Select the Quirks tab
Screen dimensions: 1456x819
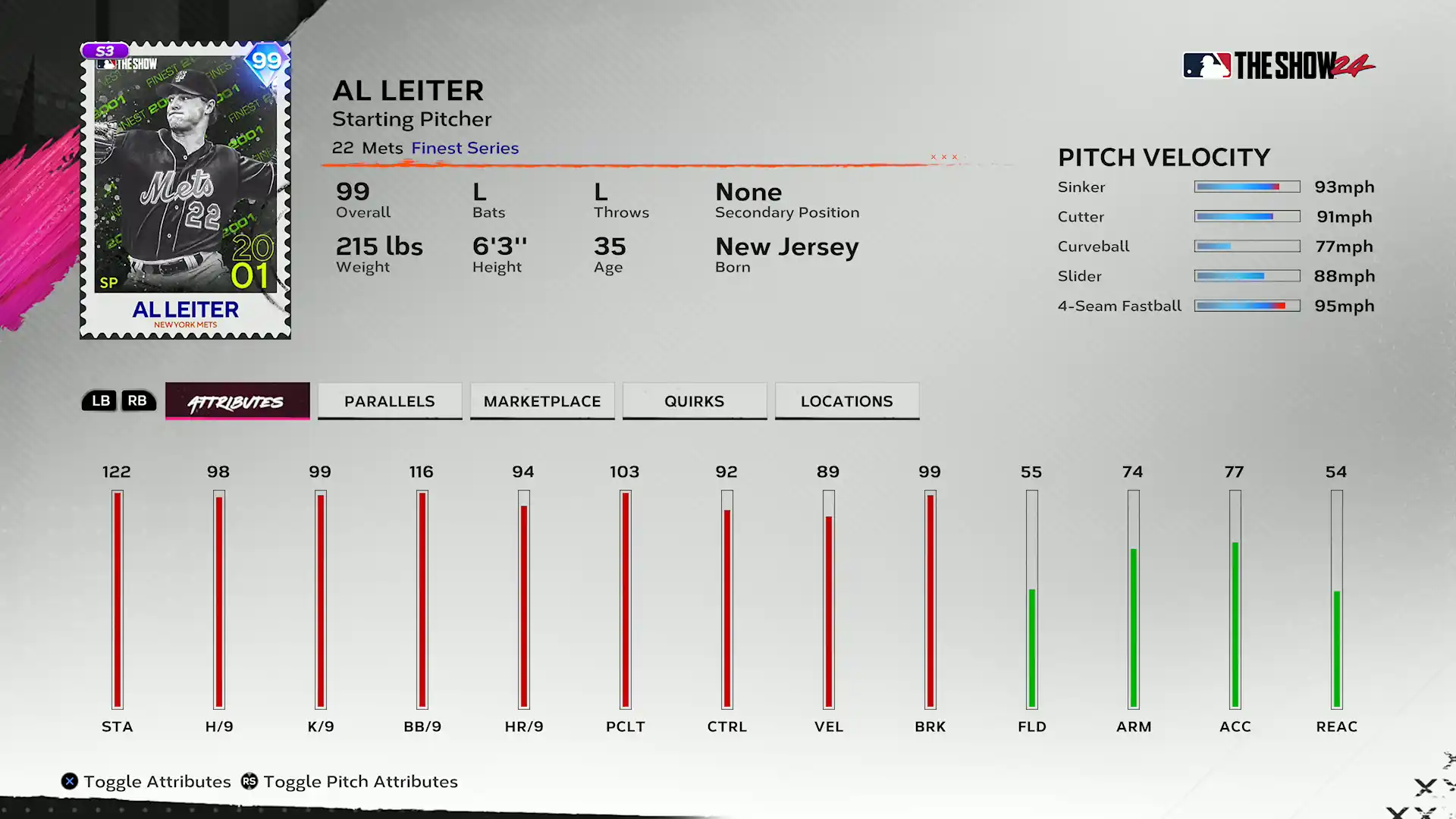[695, 401]
